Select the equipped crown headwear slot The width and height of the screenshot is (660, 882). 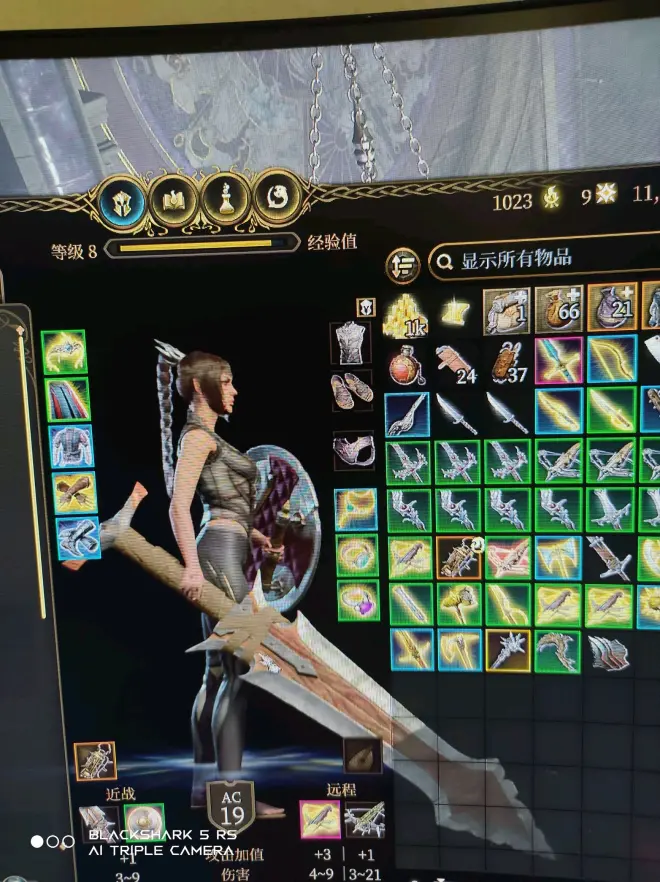click(x=64, y=352)
